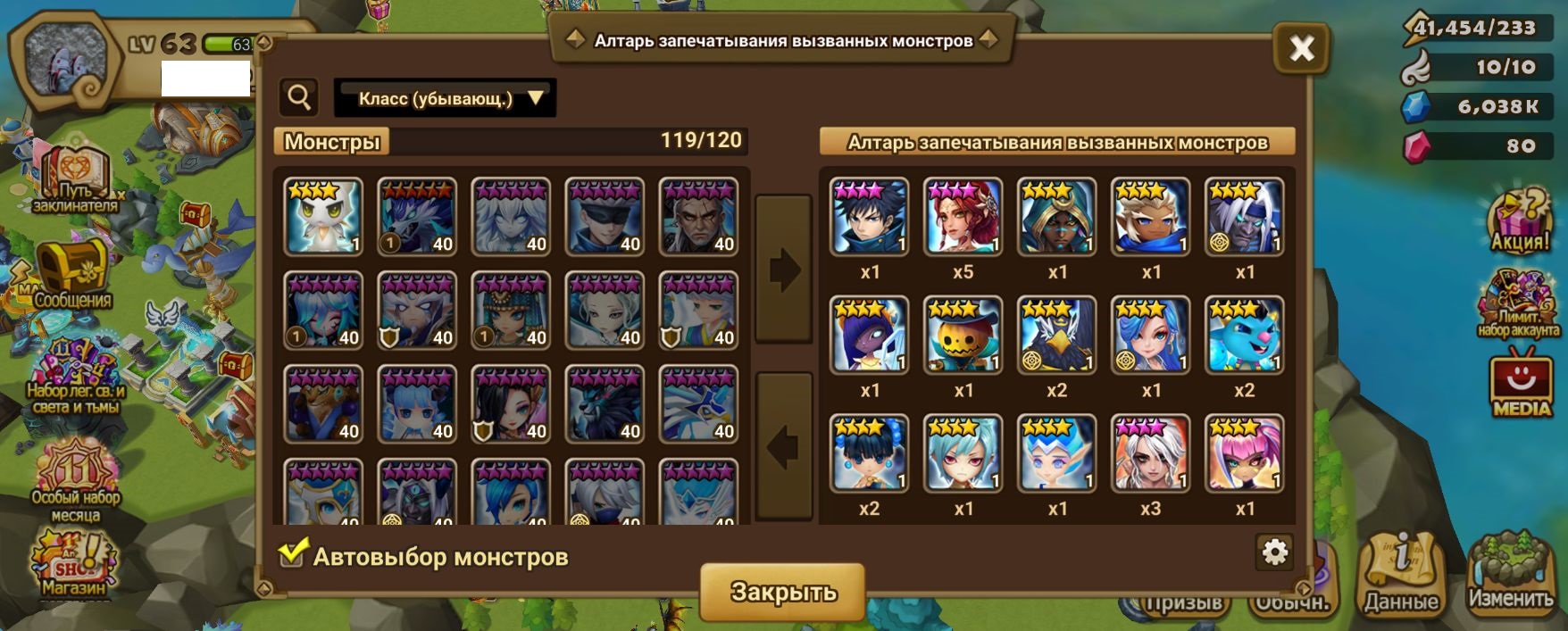This screenshot has width=1568, height=631.
Task: Select the red-haired woman monster with x5
Action: click(963, 217)
